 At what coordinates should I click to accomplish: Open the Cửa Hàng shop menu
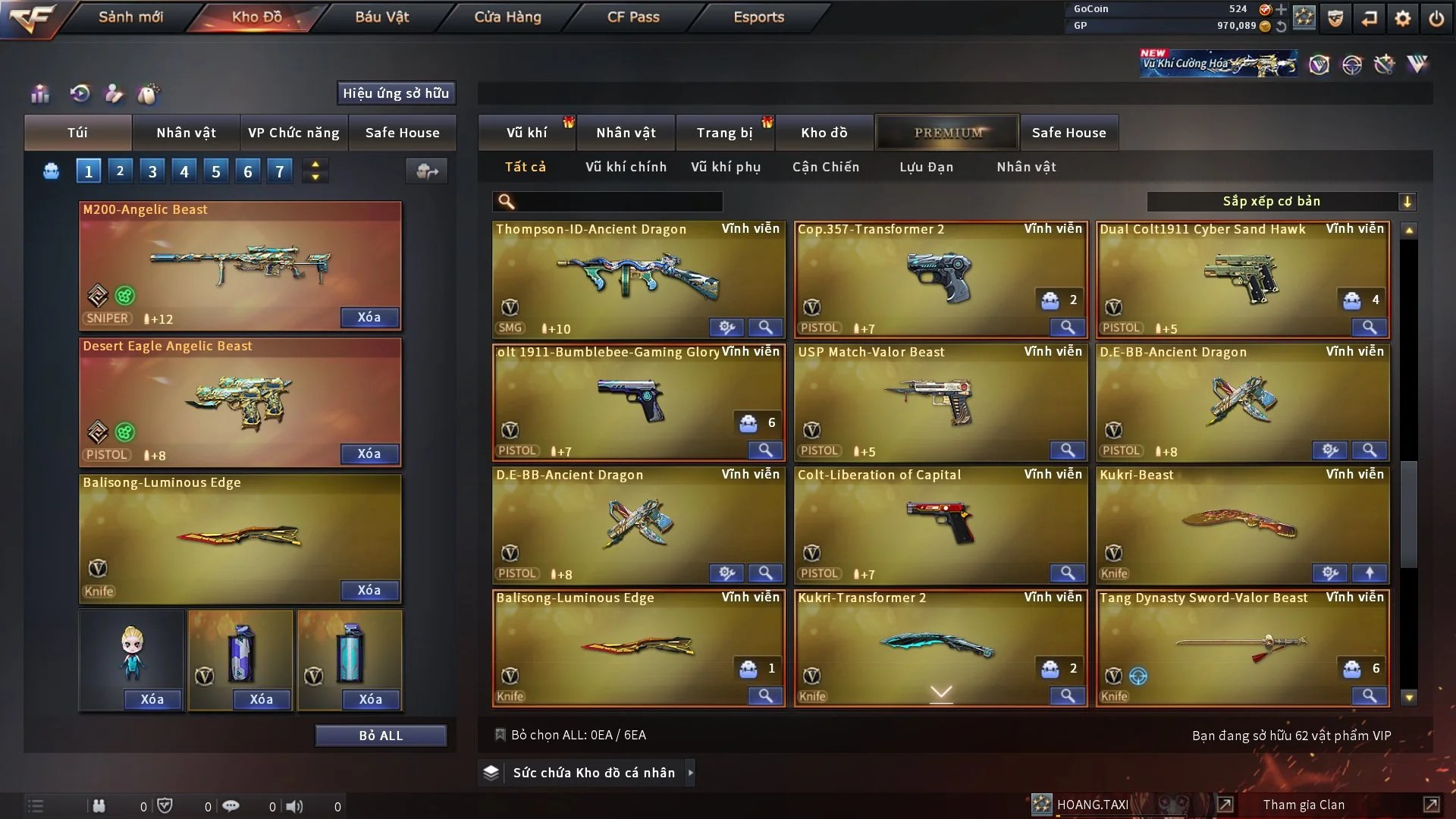[507, 17]
